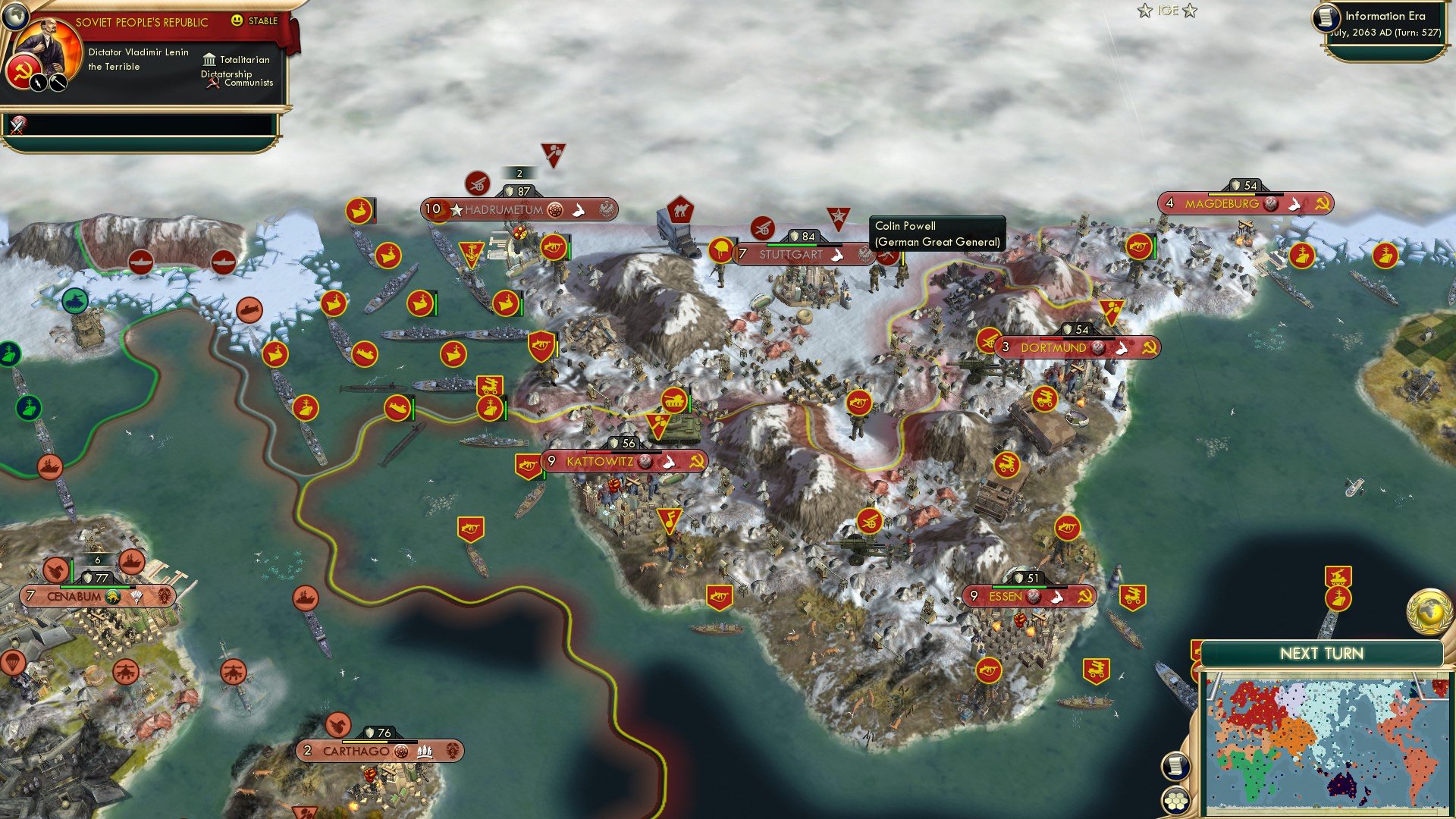Open the notification log scroll icon bottom right
The height and width of the screenshot is (819, 1456).
coord(1175,766)
